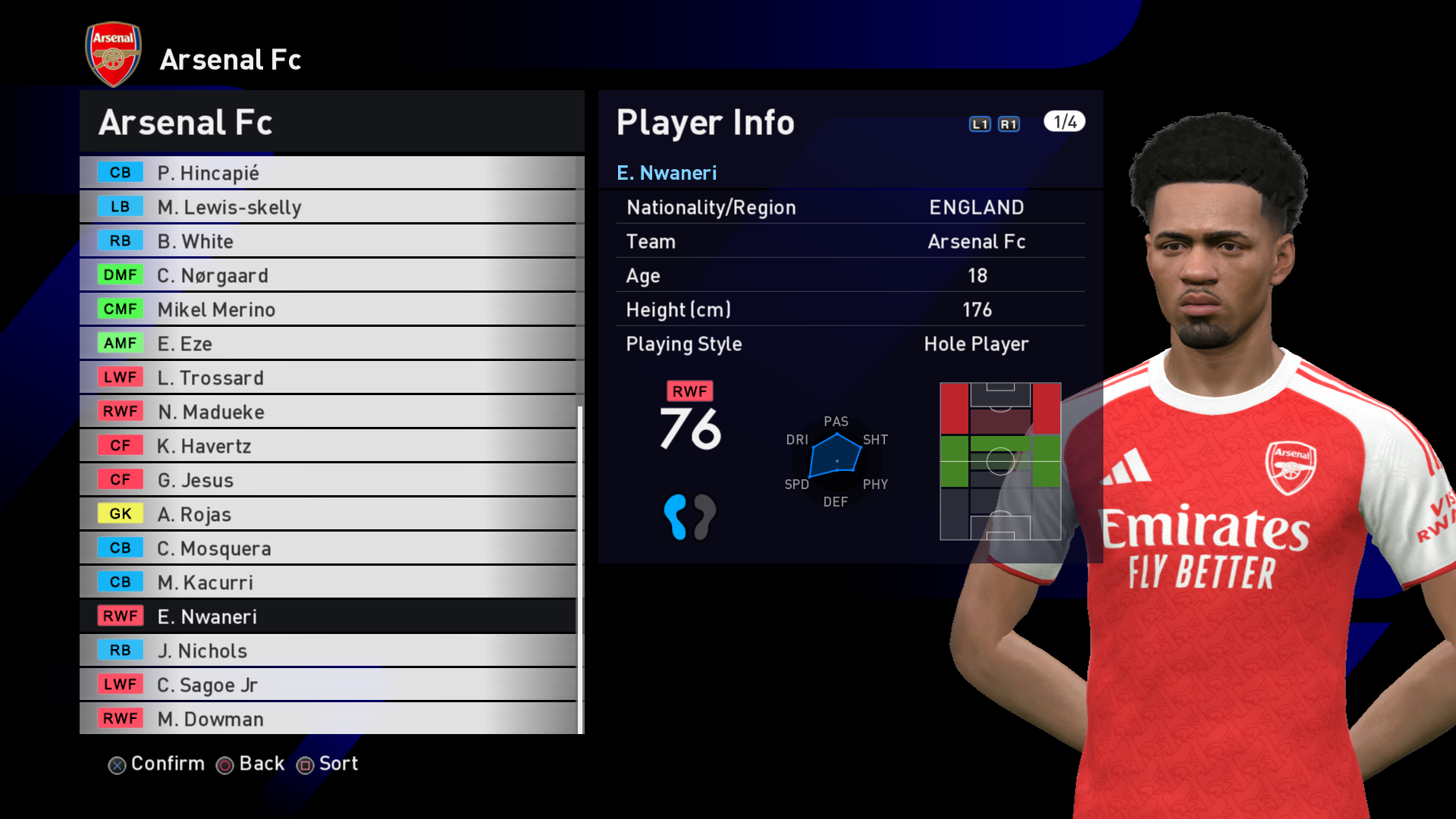Select L. Trossard's list entry
This screenshot has height=819, width=1456.
(328, 378)
